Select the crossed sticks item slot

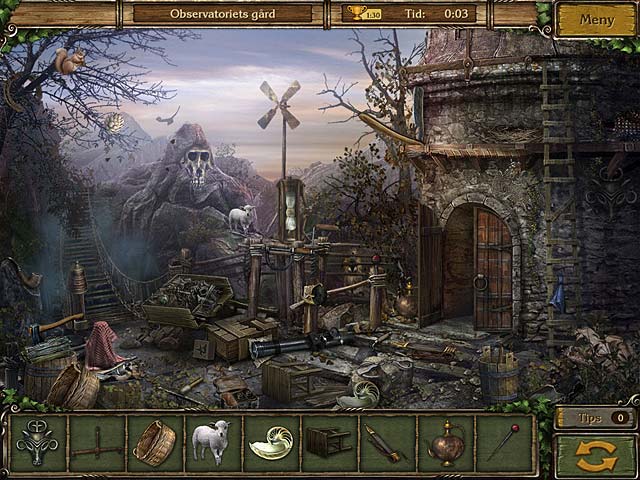(x=96, y=443)
